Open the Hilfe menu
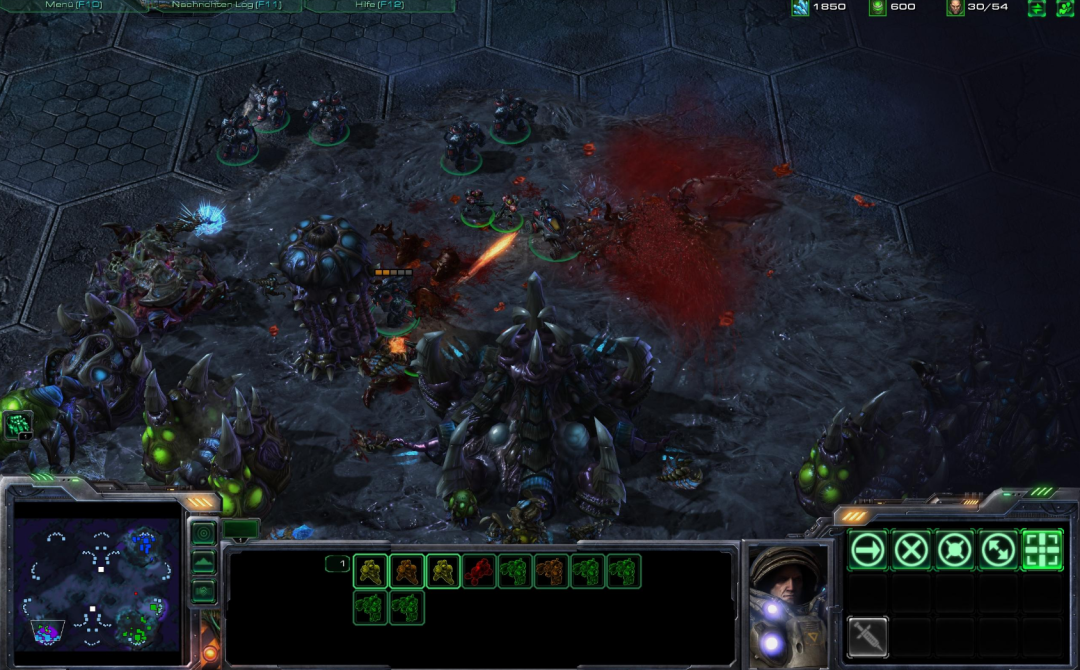 tap(380, 5)
